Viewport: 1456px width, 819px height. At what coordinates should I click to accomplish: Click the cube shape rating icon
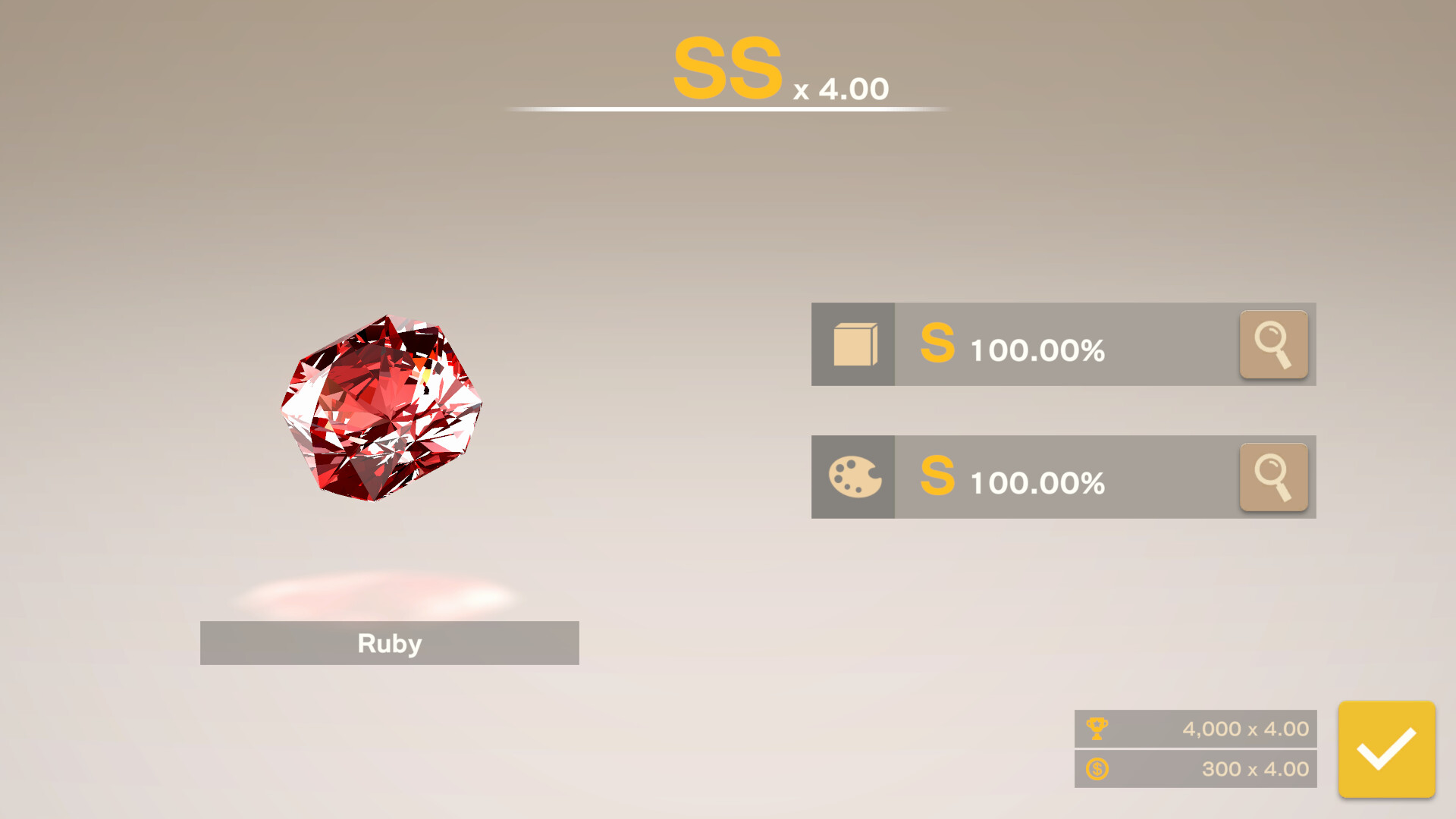coord(853,344)
